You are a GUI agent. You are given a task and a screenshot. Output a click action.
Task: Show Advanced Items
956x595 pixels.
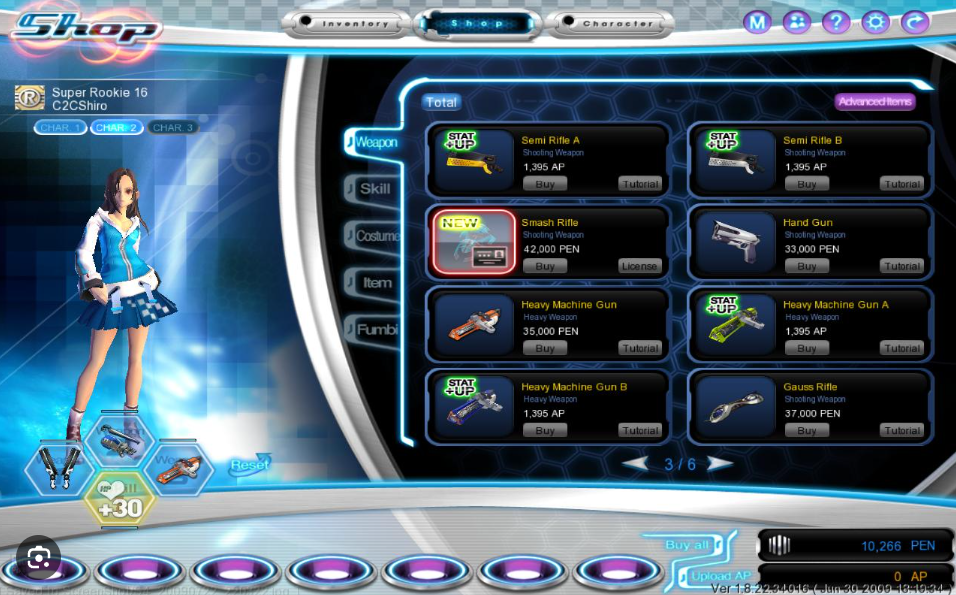point(876,102)
